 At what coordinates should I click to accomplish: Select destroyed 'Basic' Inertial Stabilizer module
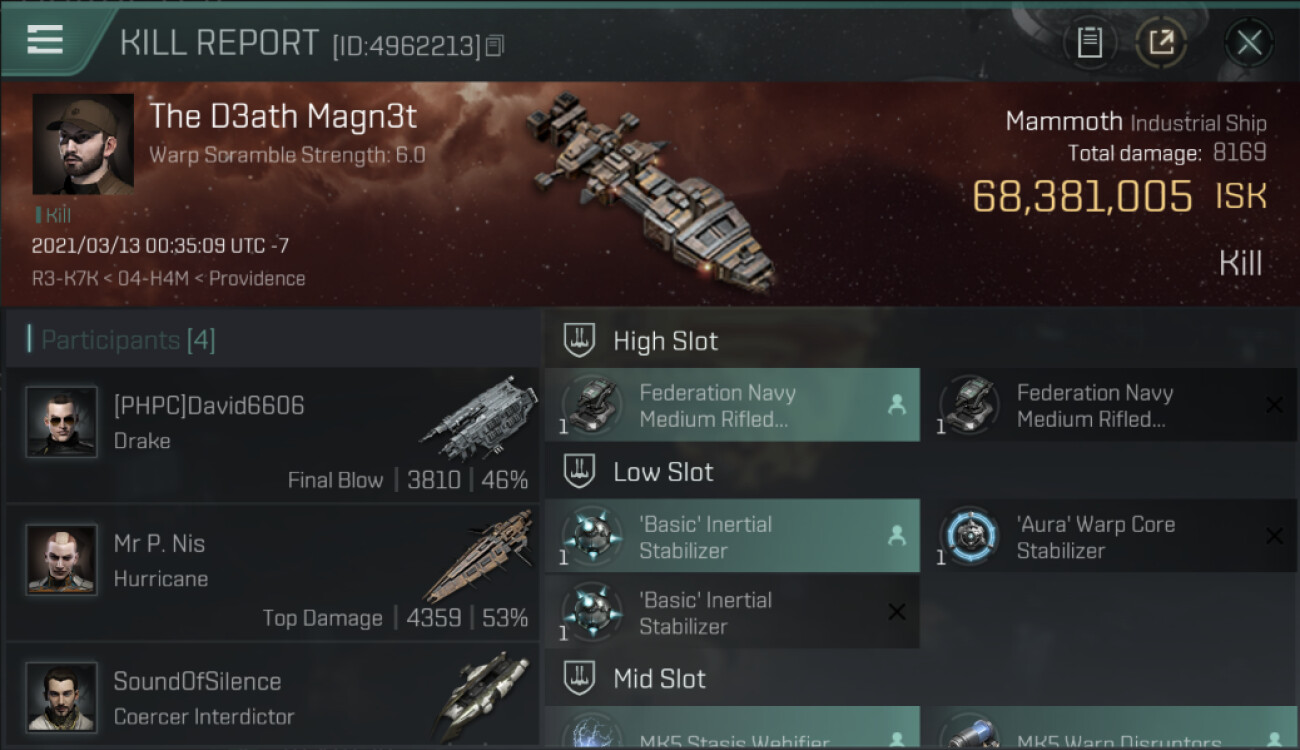click(732, 612)
